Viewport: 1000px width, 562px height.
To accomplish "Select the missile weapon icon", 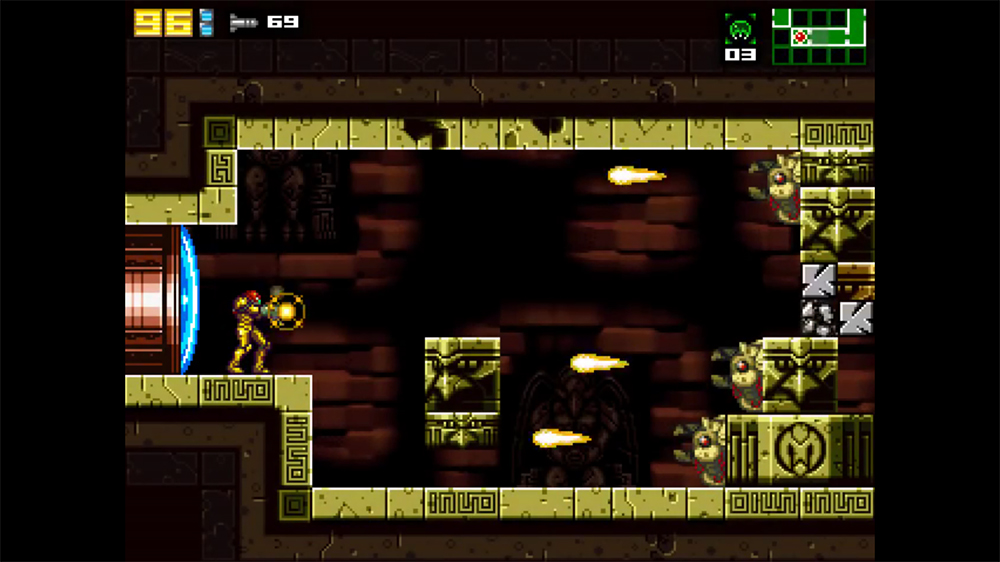I will click(243, 22).
